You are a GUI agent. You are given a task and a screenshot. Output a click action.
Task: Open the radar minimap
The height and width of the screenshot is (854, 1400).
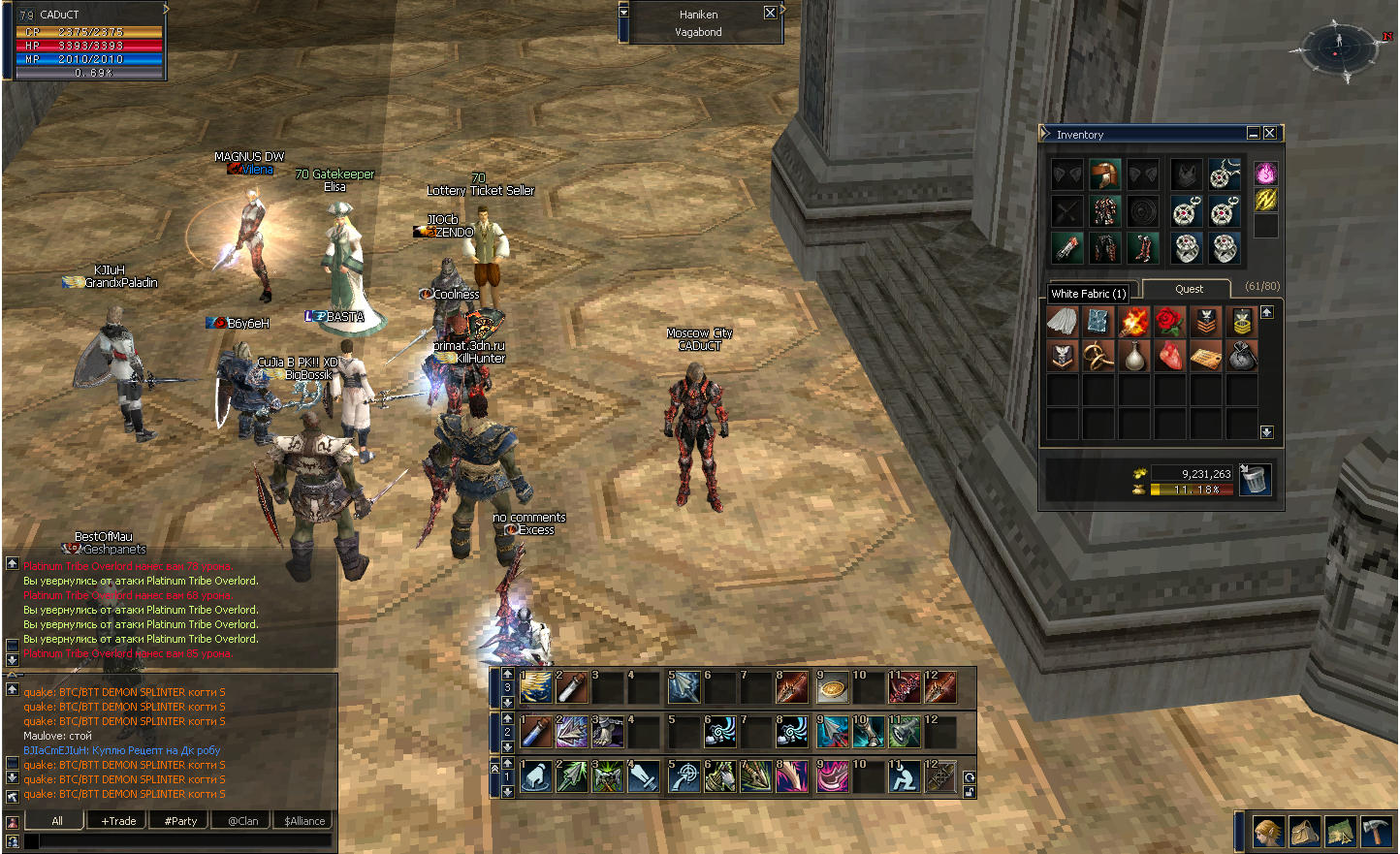click(x=1338, y=47)
